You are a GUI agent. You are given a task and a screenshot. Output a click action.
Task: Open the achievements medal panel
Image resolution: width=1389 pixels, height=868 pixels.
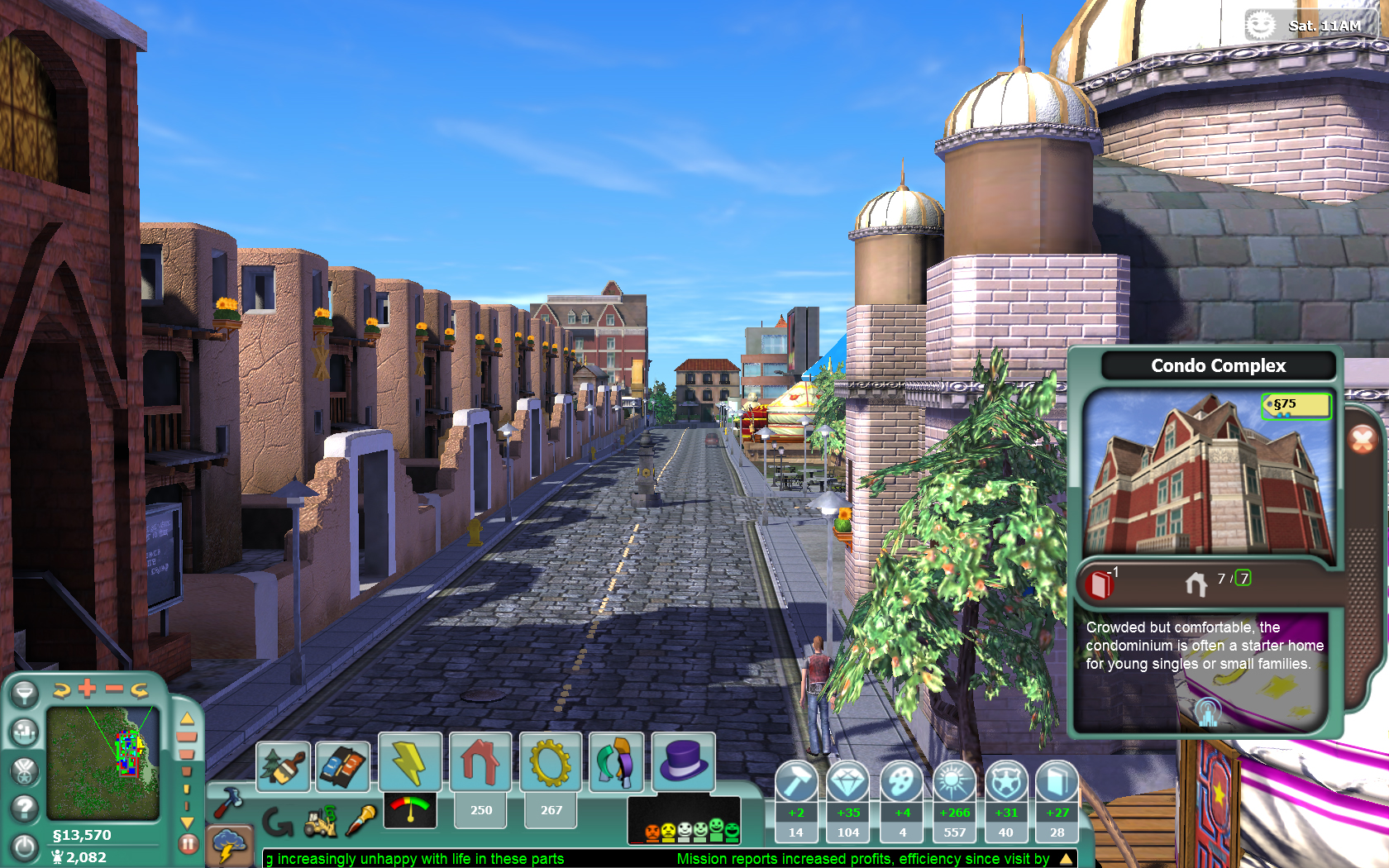pos(23,770)
